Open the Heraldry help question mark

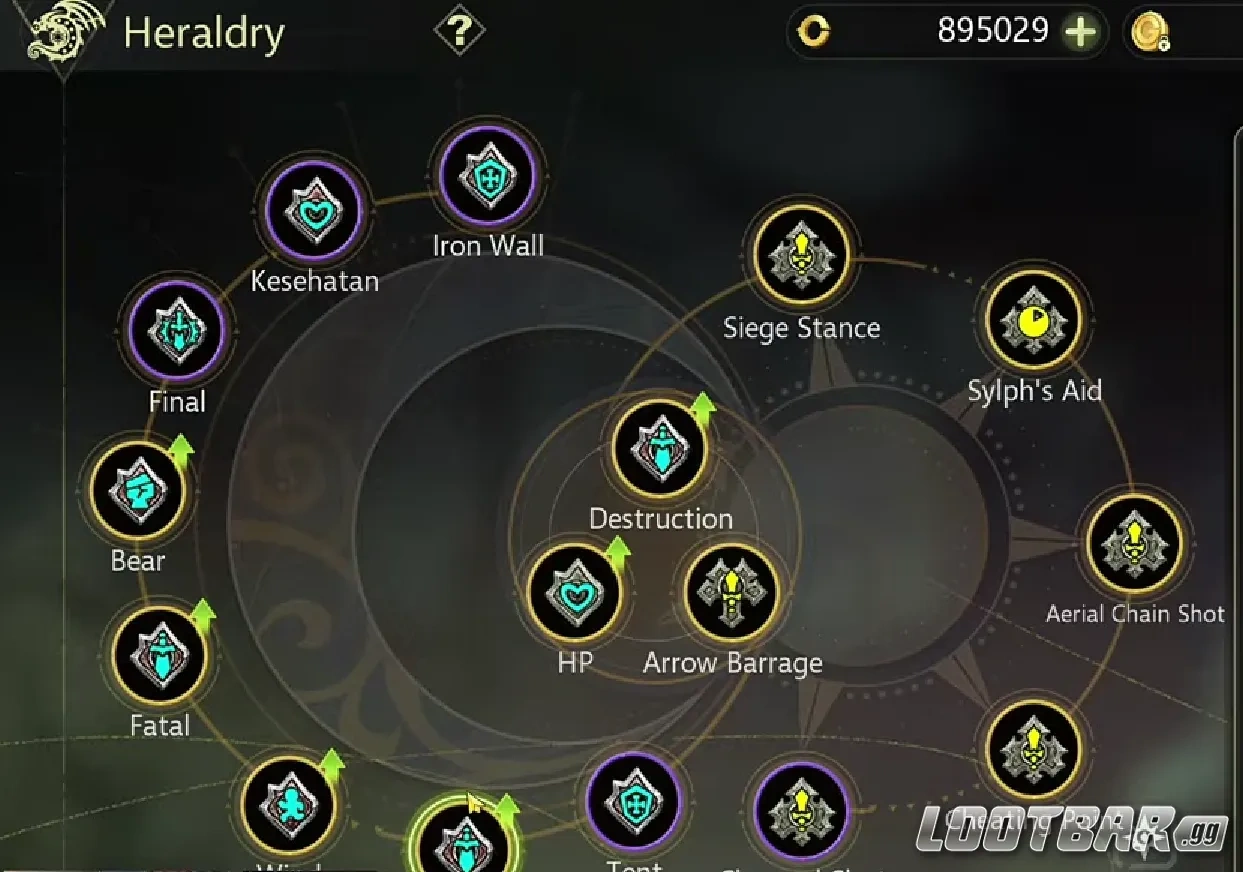(459, 32)
